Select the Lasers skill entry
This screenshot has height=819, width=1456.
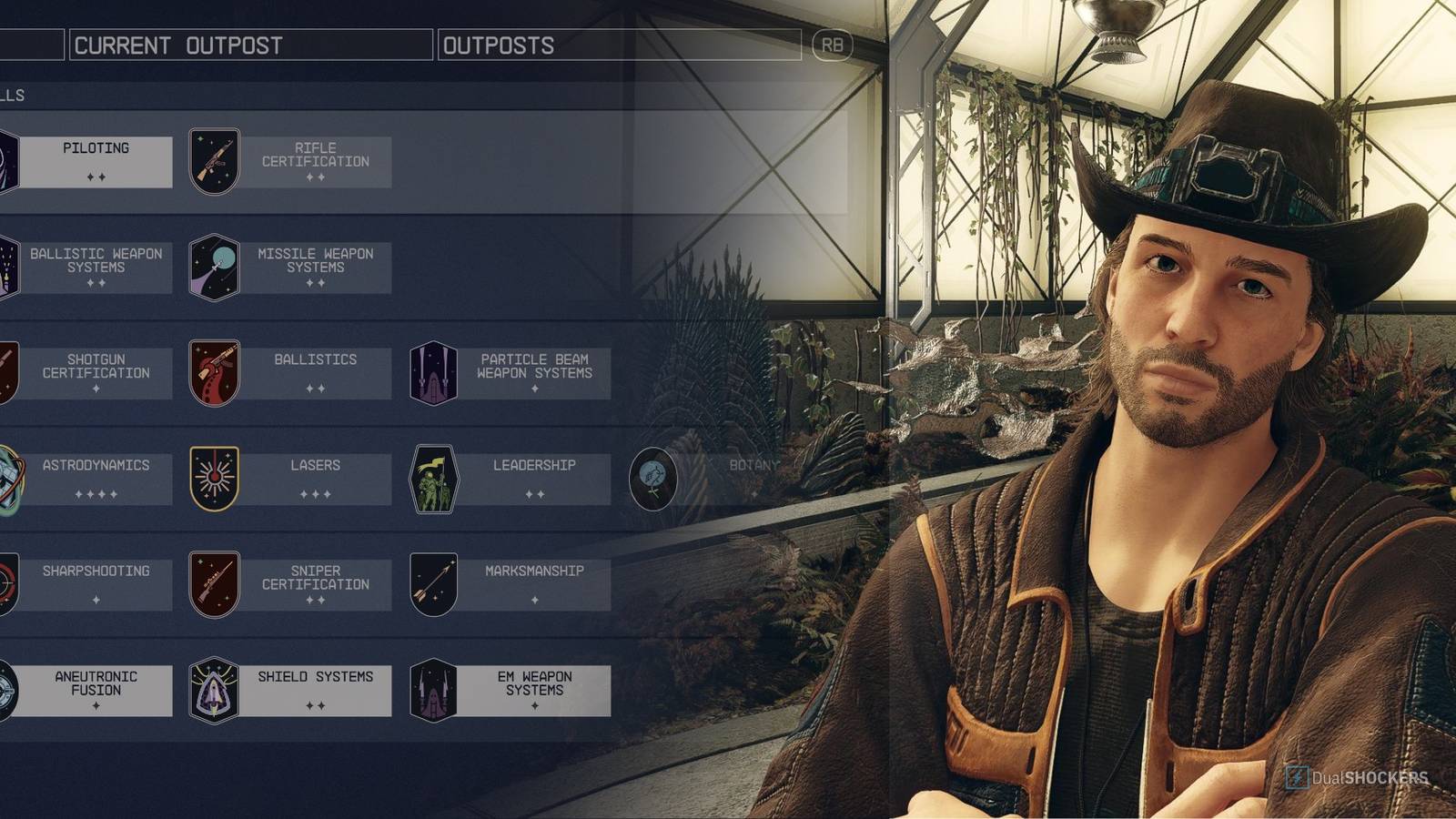coord(315,479)
